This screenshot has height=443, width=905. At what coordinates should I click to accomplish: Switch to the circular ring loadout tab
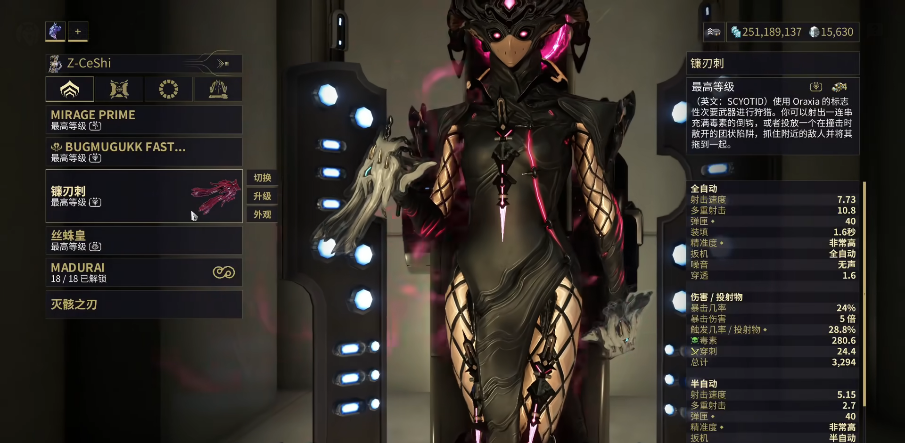(x=168, y=90)
